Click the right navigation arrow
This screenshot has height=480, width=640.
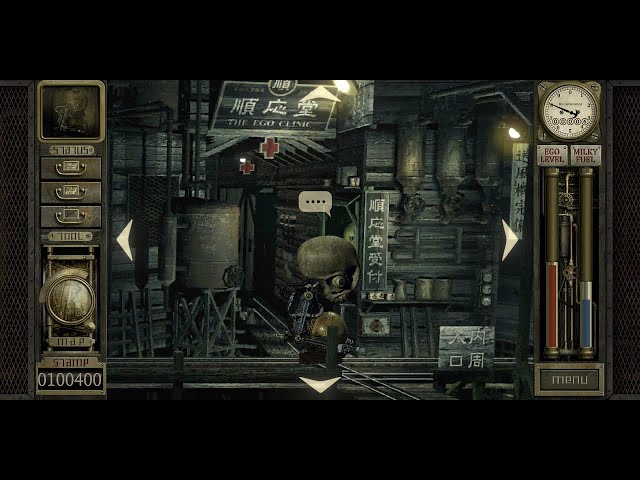tap(510, 240)
